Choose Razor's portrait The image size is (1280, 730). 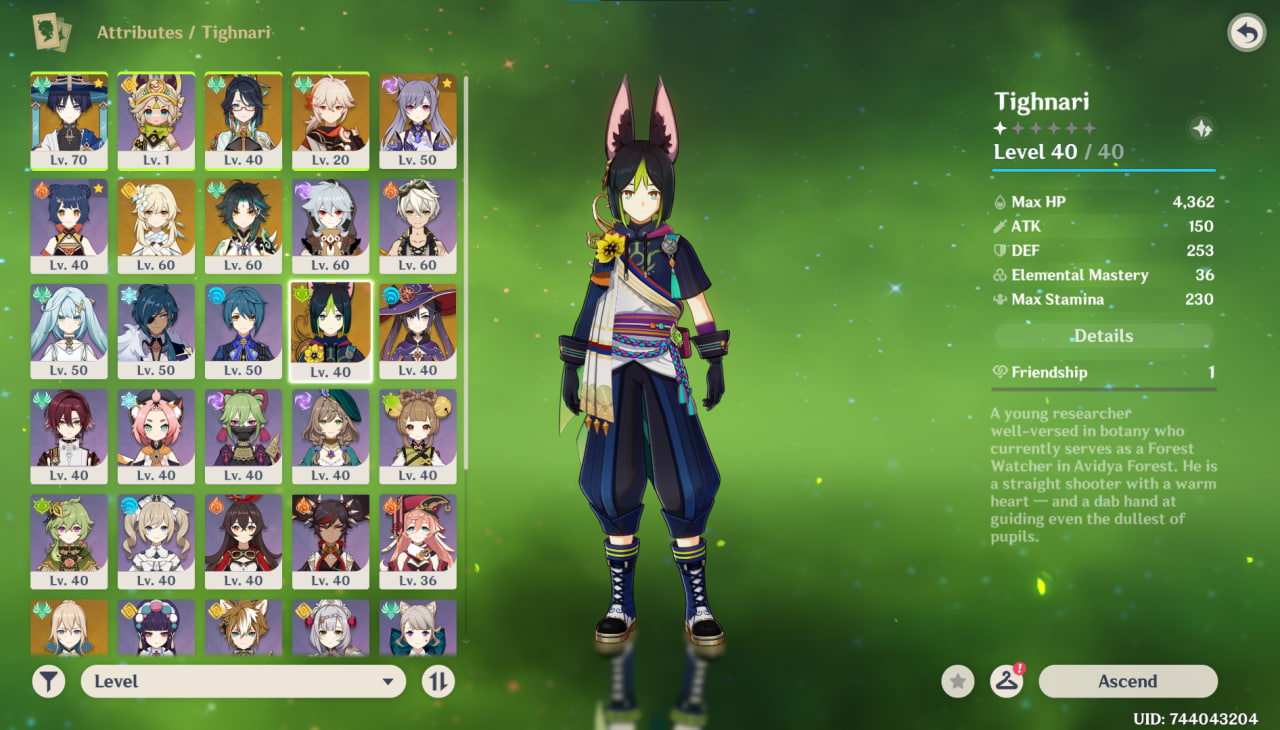(x=330, y=225)
